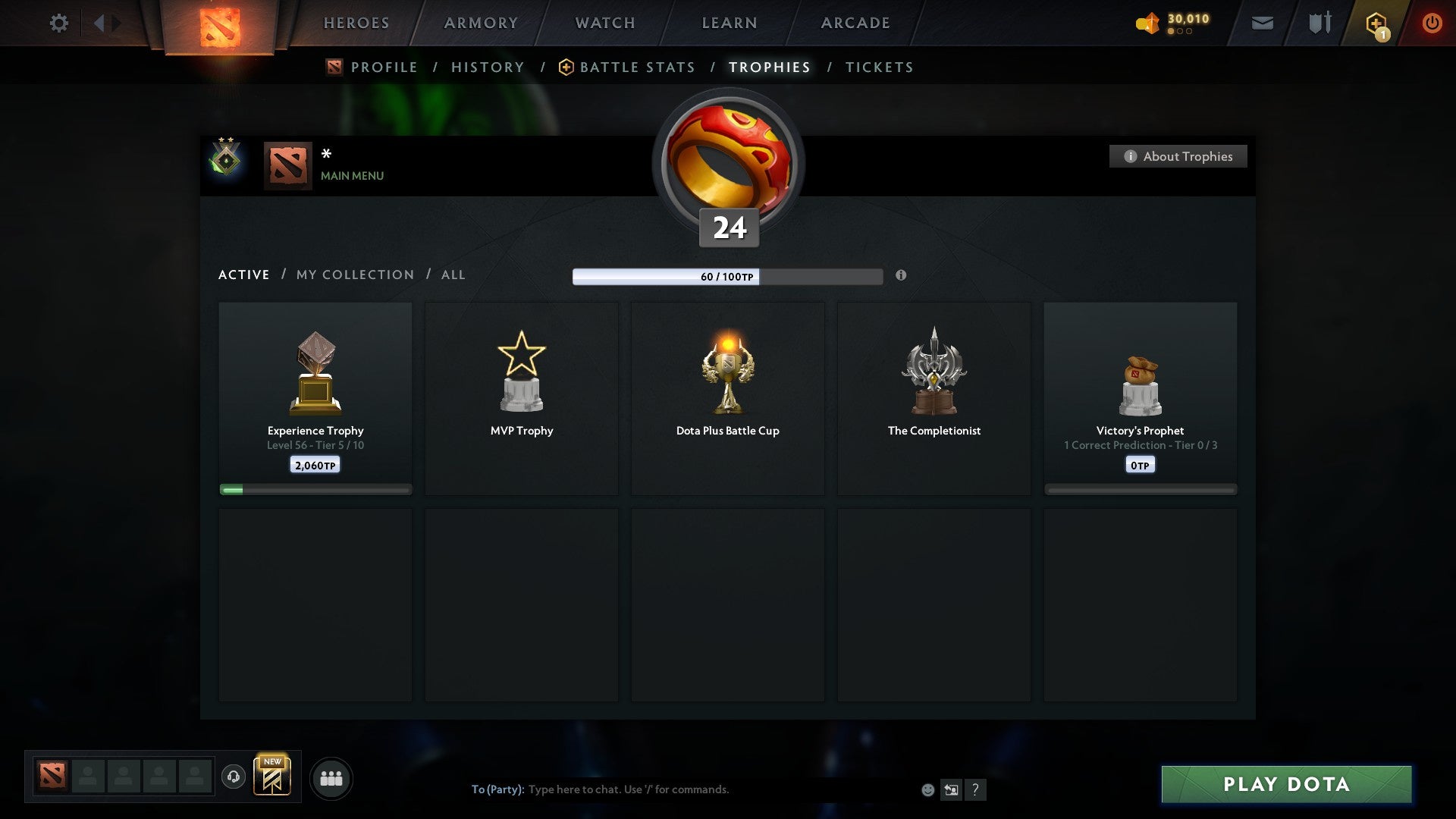Click the info icon beside the TP progress bar
Screen dimensions: 1456x819
coord(901,276)
